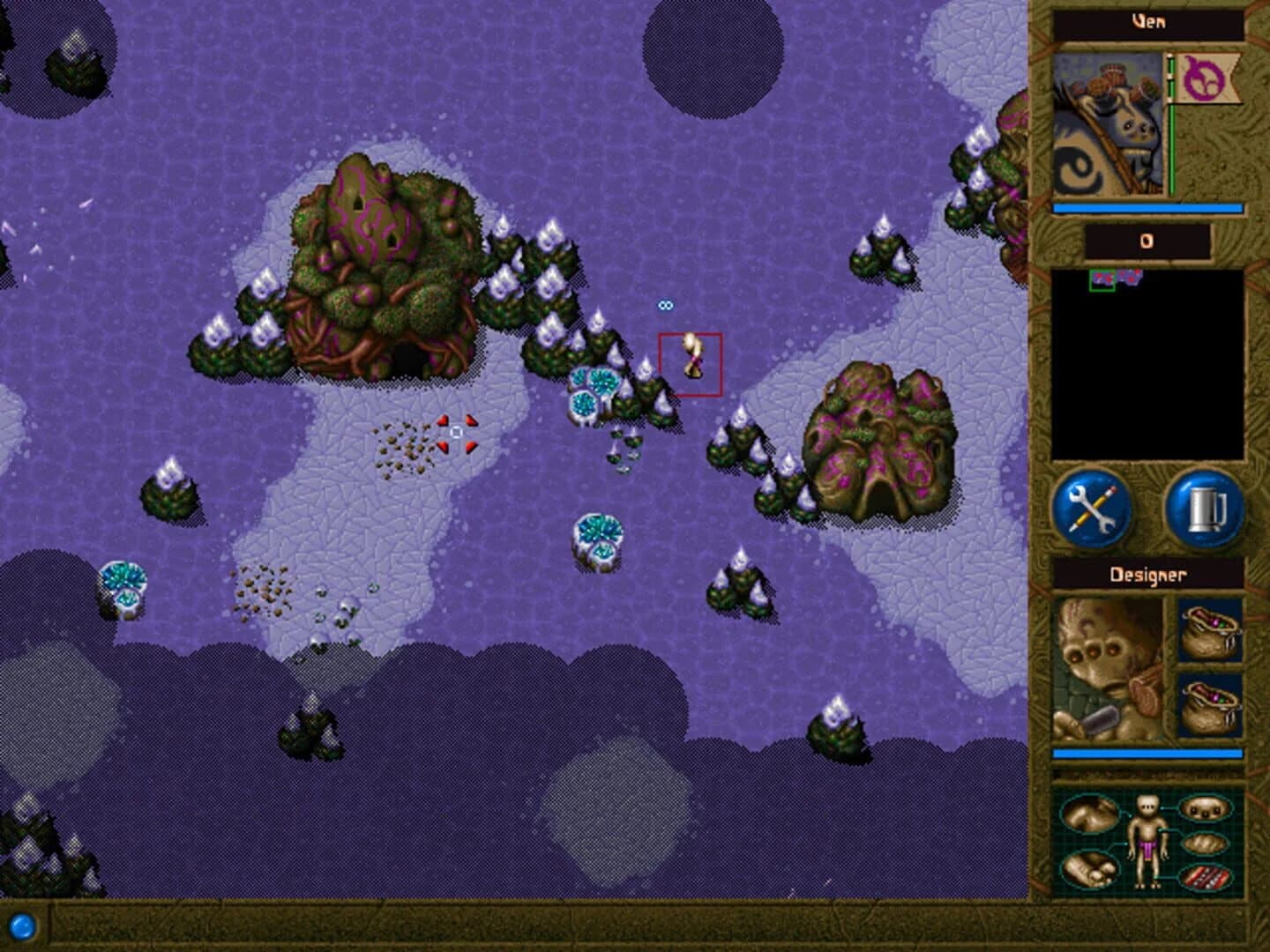Viewport: 1270px width, 952px height.
Task: Open the top sample bag next to Designer
Action: 1210,631
